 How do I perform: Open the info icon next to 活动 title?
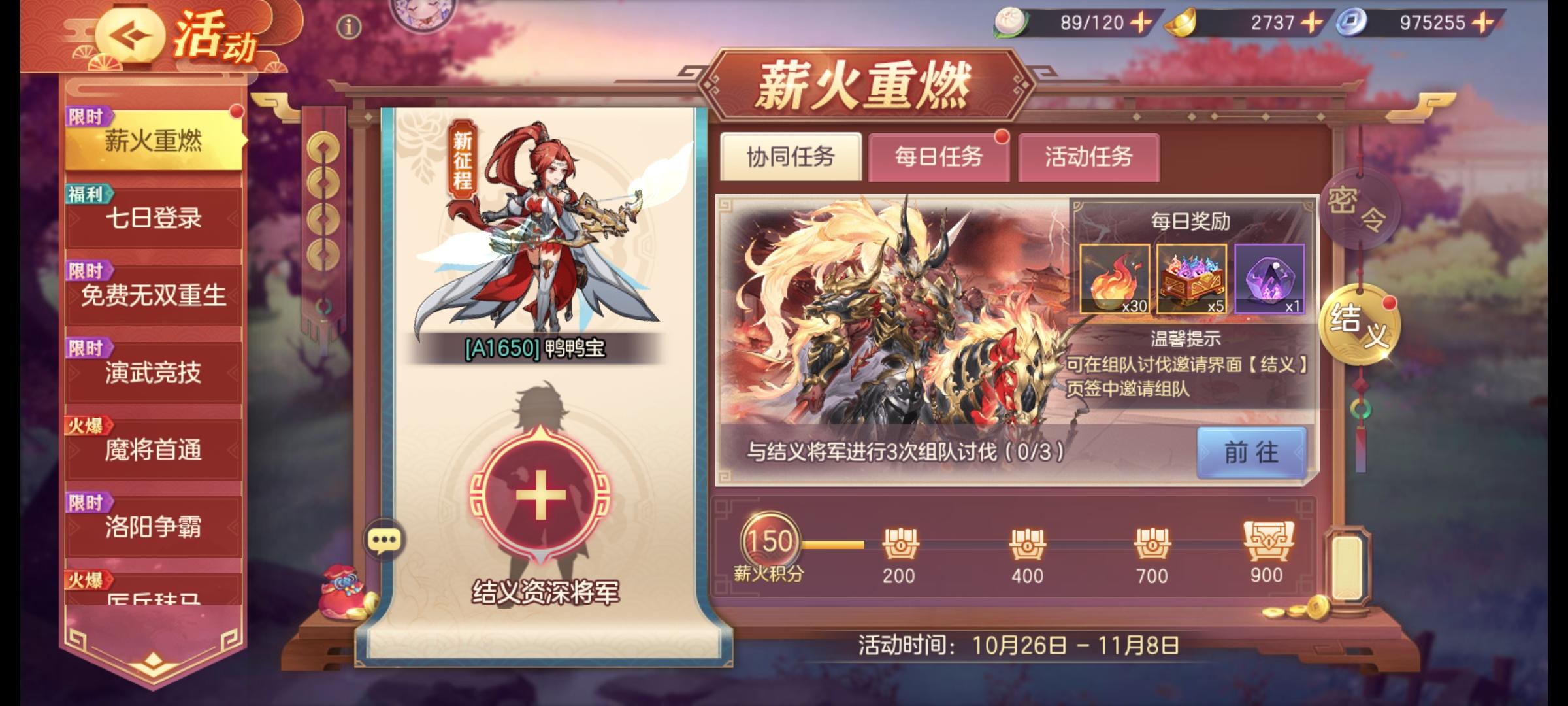pyautogui.click(x=348, y=26)
